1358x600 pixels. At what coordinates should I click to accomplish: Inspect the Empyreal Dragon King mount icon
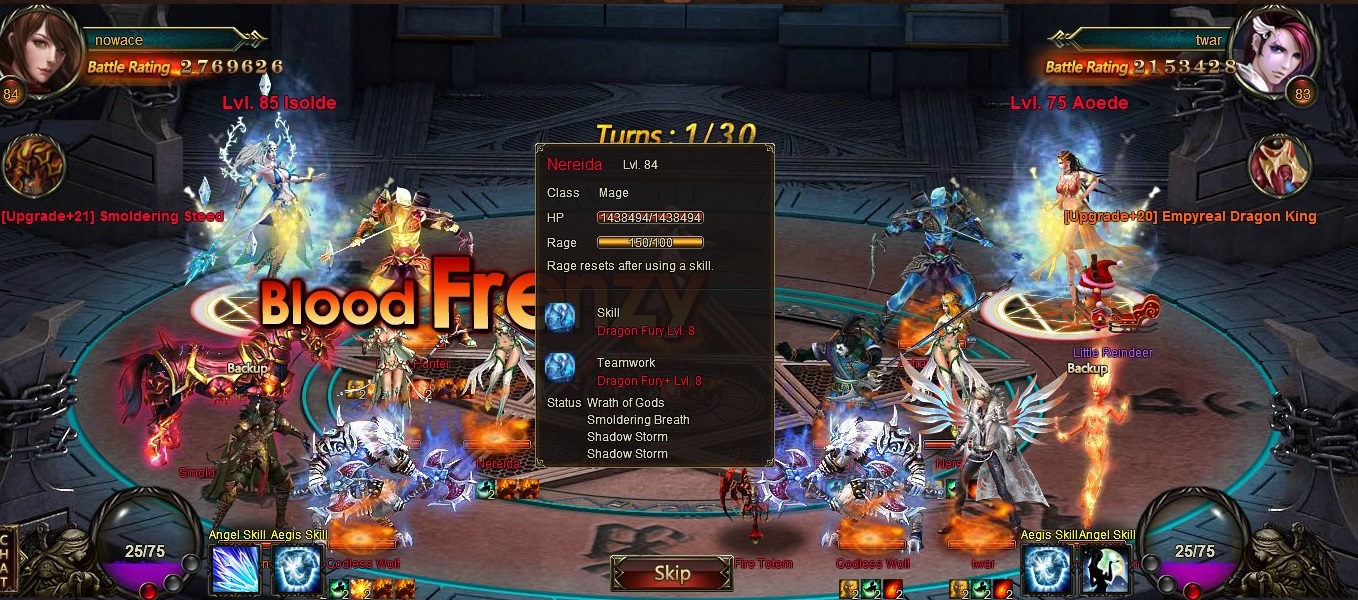1279,167
